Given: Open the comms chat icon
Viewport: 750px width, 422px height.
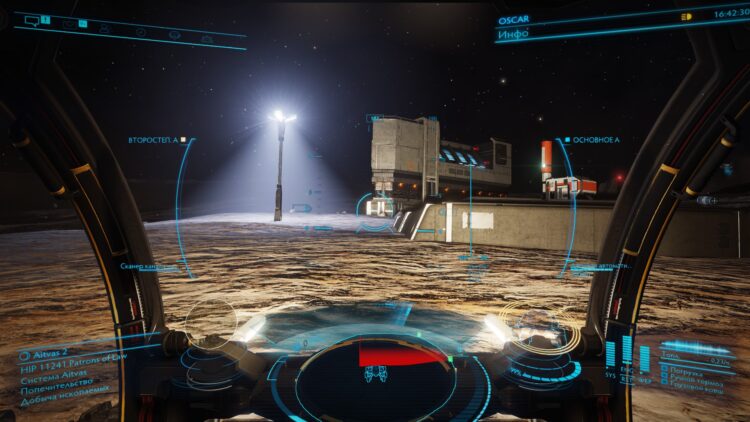Looking at the screenshot, I should (x=30, y=20).
